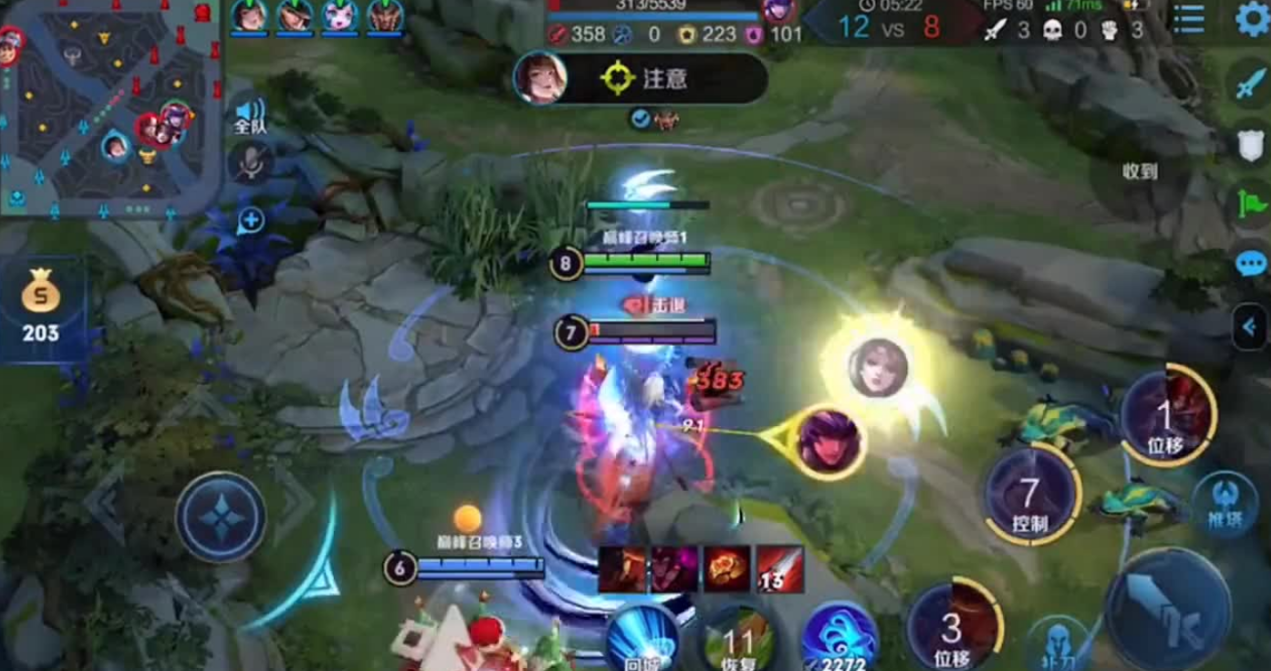
Task: Open the scoreboard list icon
Action: point(1188,19)
